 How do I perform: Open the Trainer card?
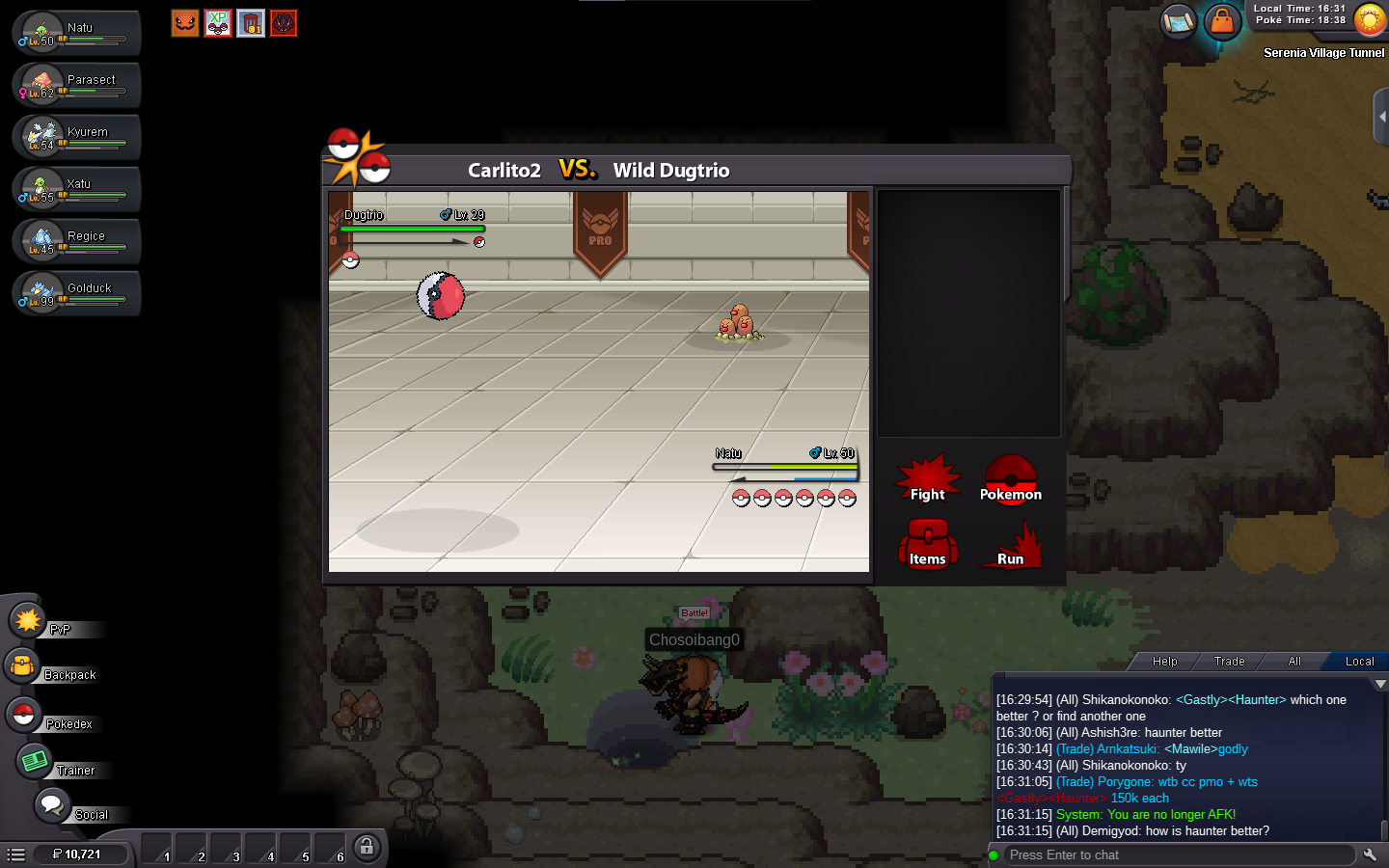[x=35, y=762]
